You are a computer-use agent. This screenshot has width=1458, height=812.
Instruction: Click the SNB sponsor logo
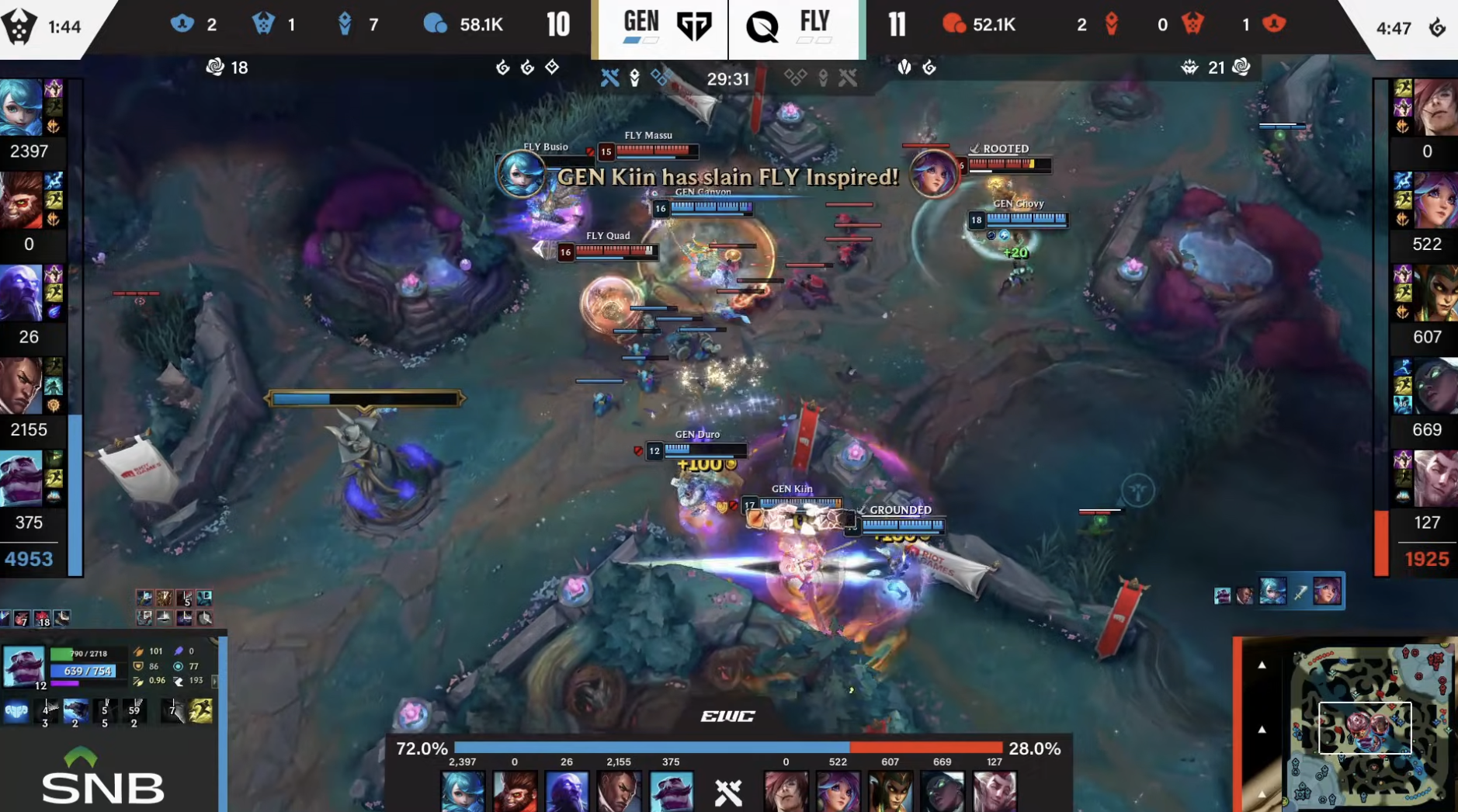click(102, 776)
